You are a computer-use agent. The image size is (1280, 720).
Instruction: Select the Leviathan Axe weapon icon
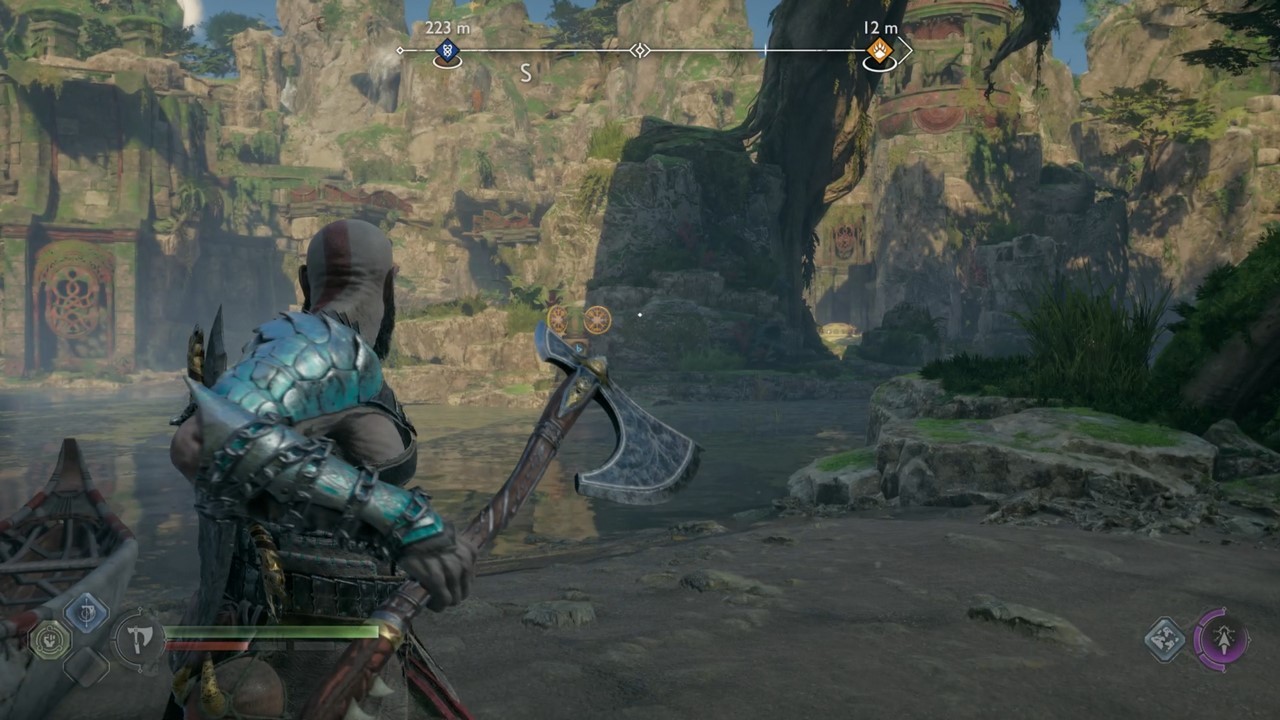pyautogui.click(x=138, y=641)
